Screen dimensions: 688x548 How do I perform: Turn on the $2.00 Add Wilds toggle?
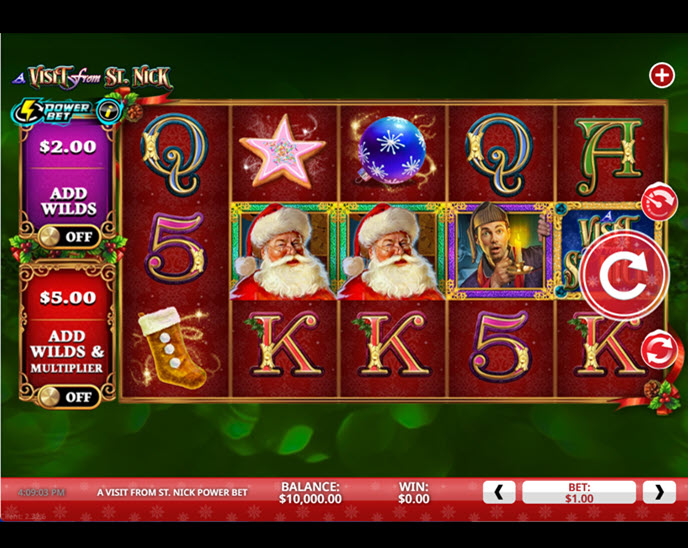point(67,237)
